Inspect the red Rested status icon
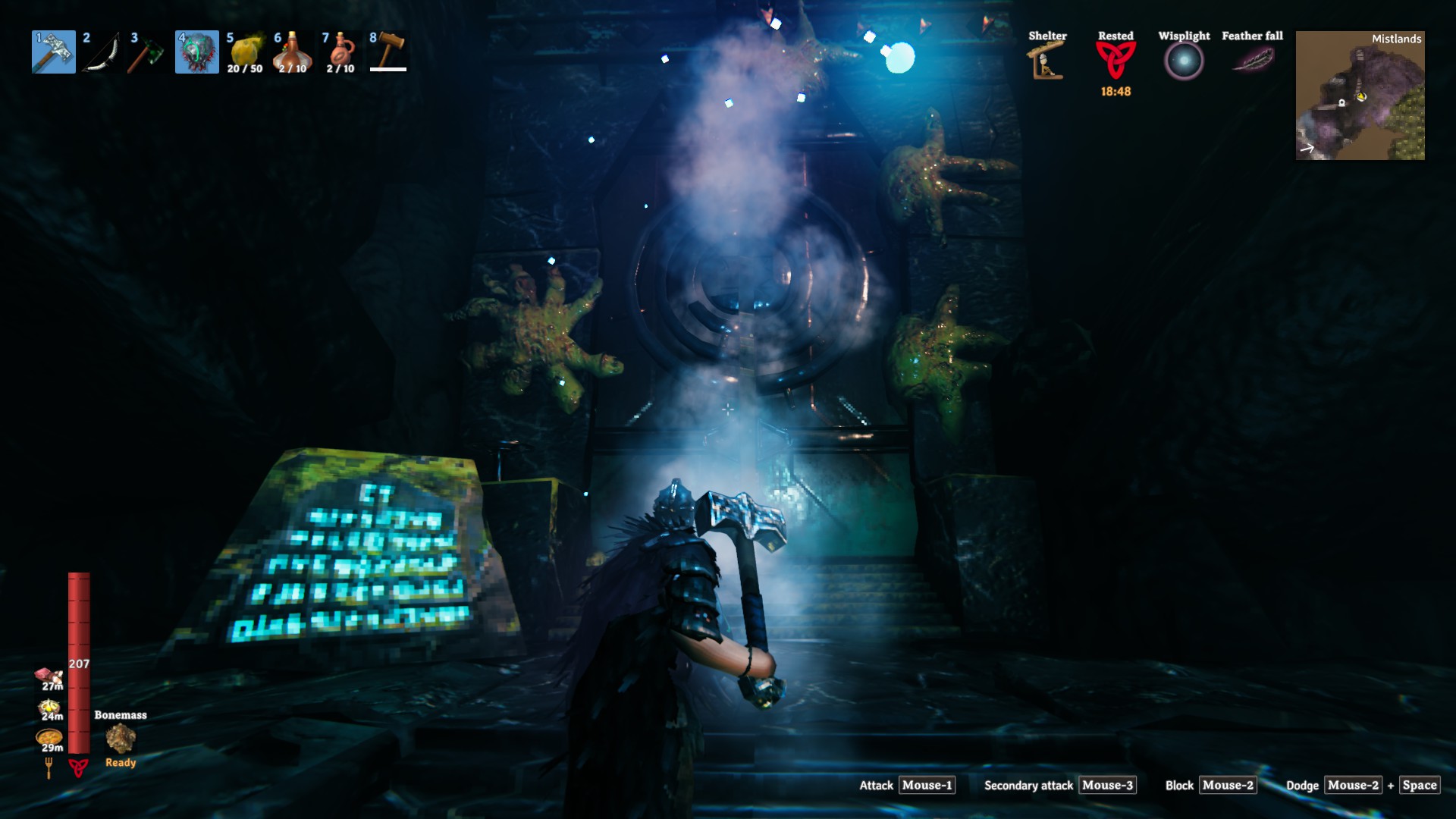Viewport: 1456px width, 819px height. pos(1116,61)
